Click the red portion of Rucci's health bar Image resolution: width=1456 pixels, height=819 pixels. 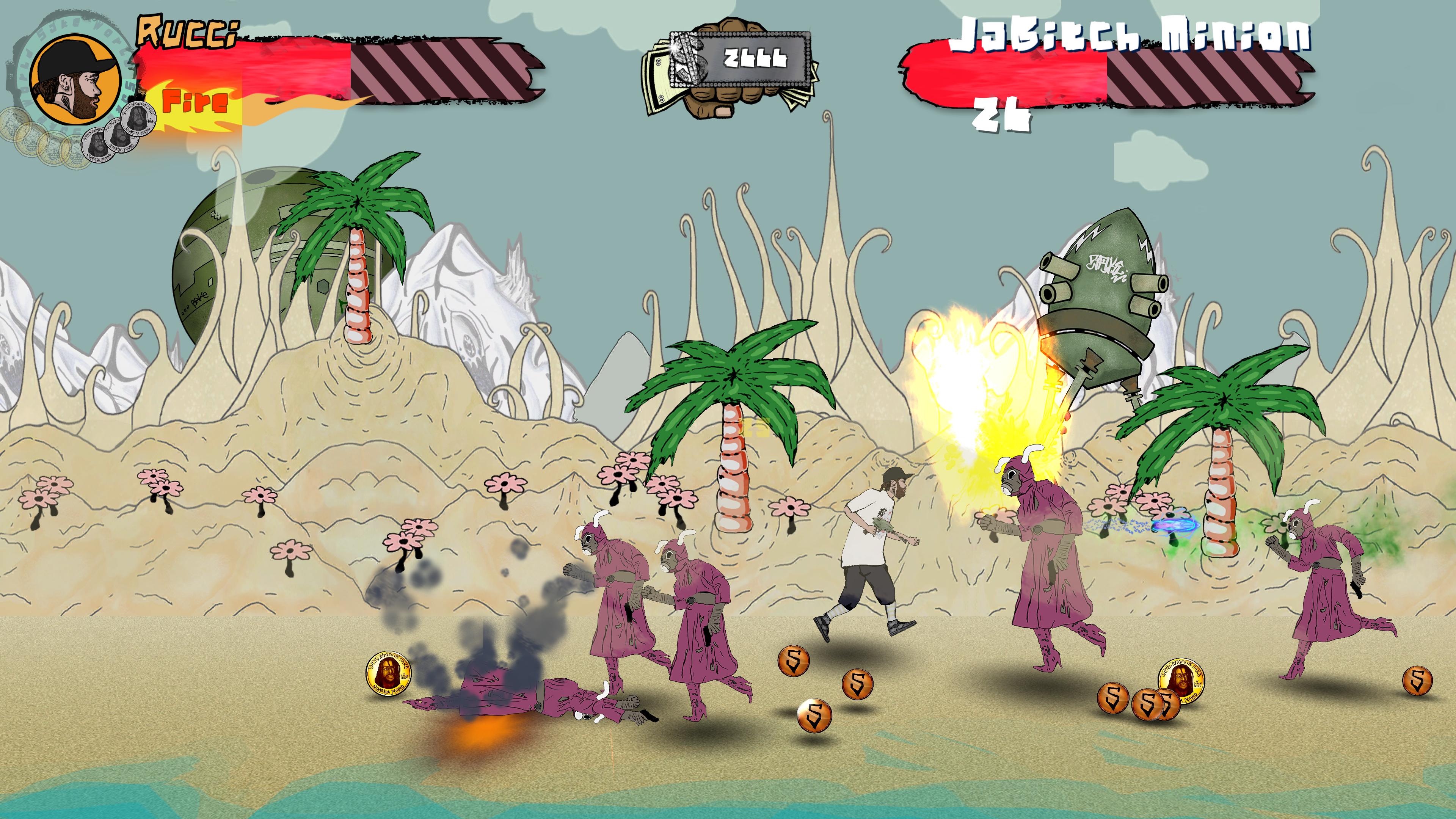point(243,65)
